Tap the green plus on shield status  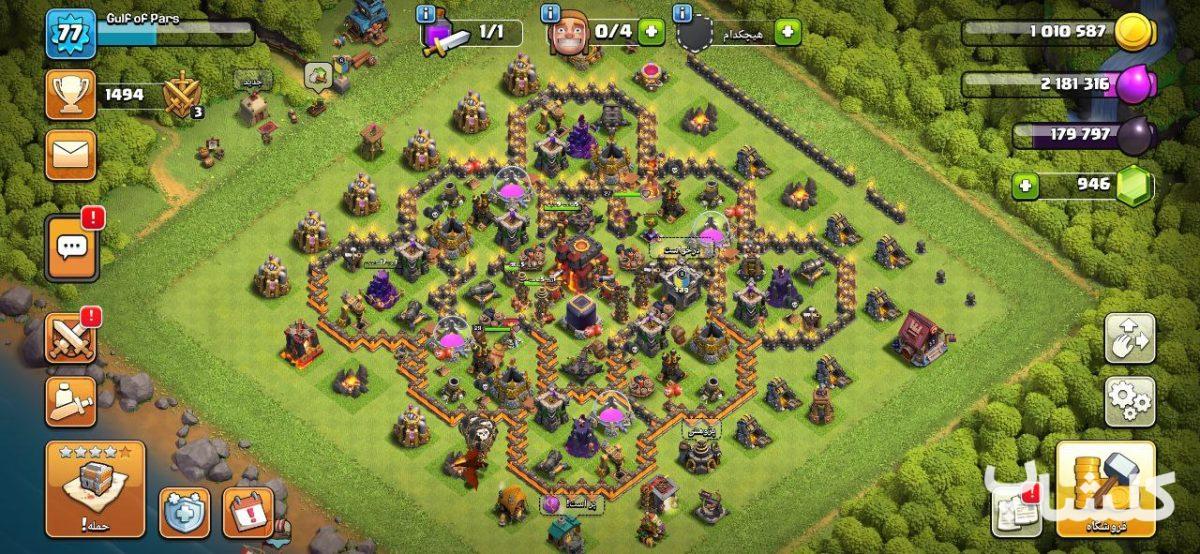click(x=787, y=32)
